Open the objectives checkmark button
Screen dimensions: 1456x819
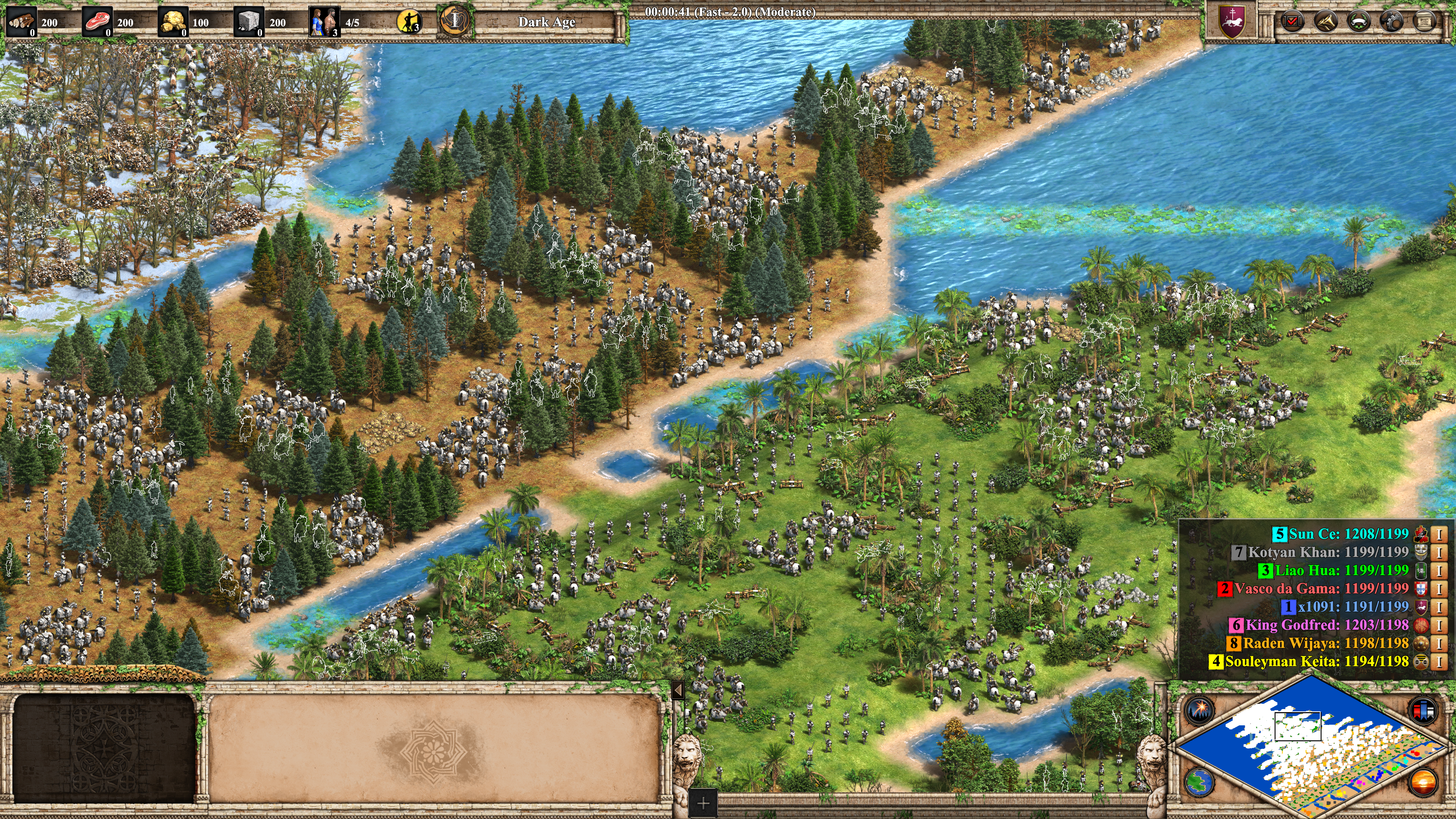1292,22
